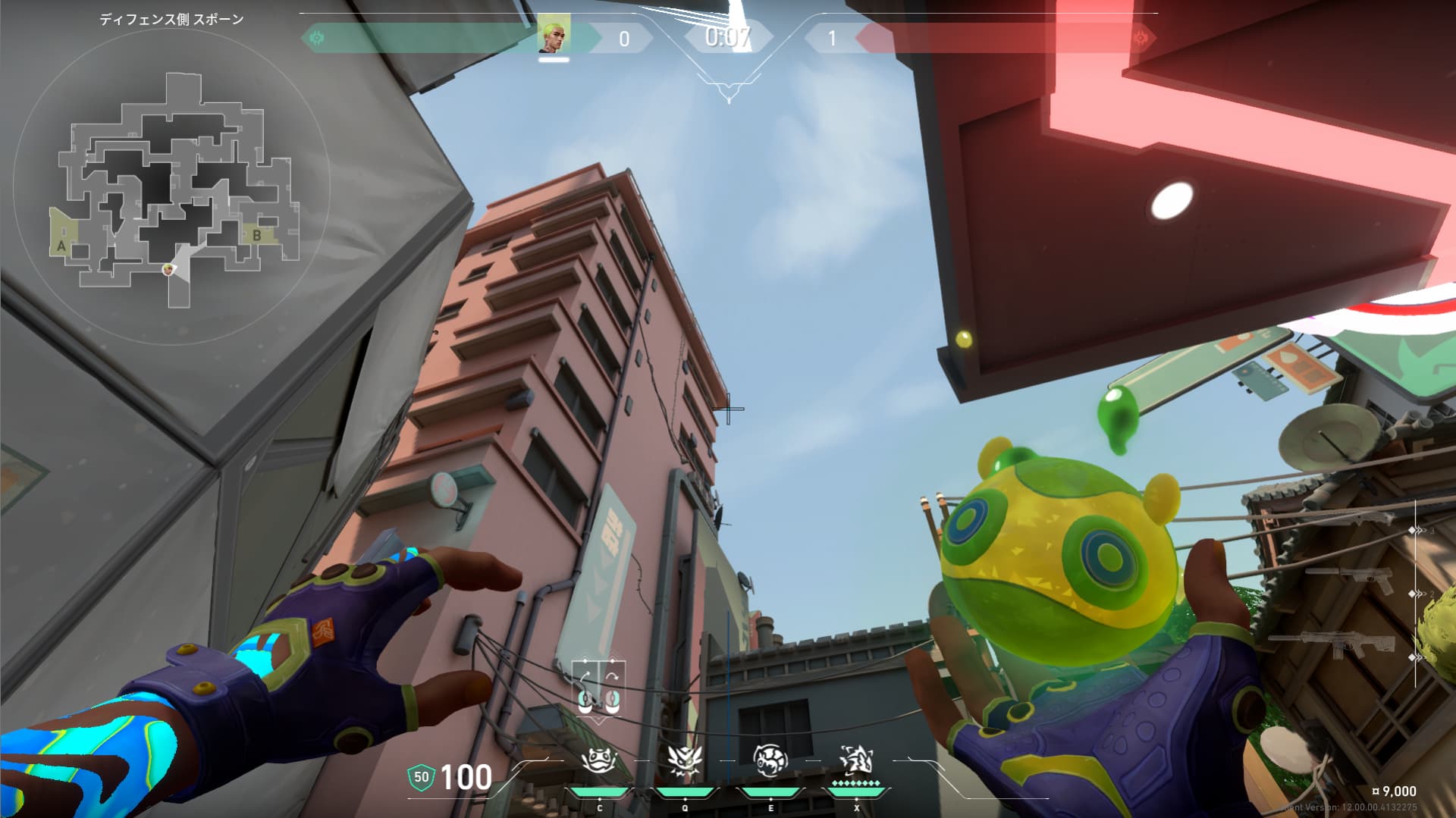Select the Mosh Pit ability icon

[598, 760]
